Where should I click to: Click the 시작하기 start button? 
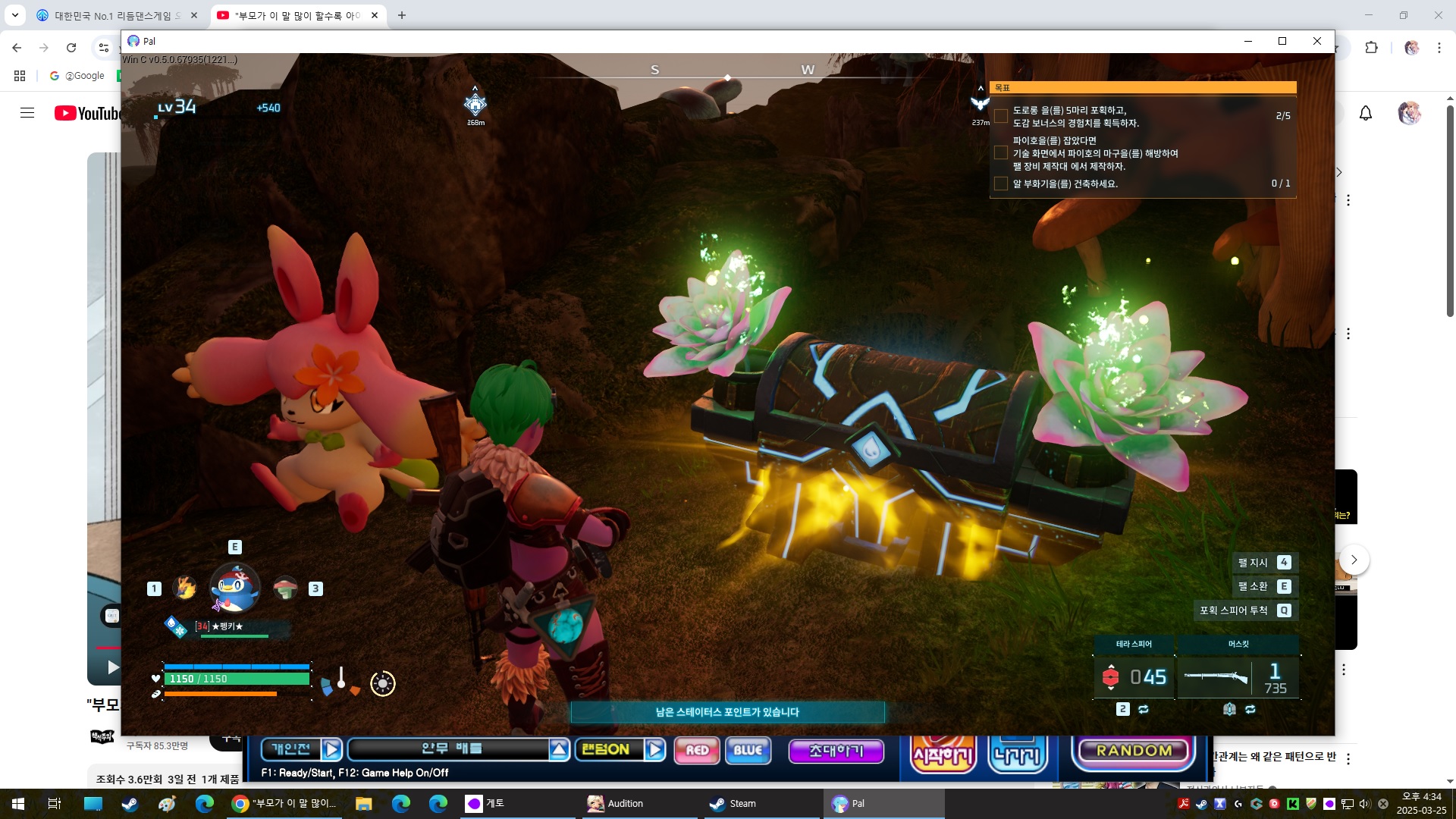(943, 755)
